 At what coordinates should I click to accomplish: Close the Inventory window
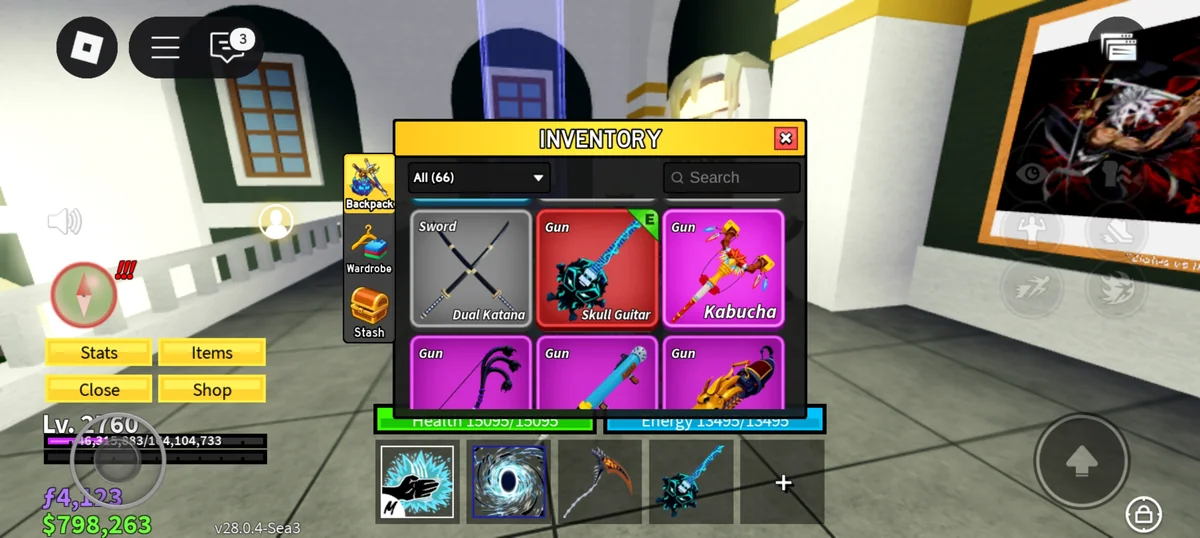point(786,138)
